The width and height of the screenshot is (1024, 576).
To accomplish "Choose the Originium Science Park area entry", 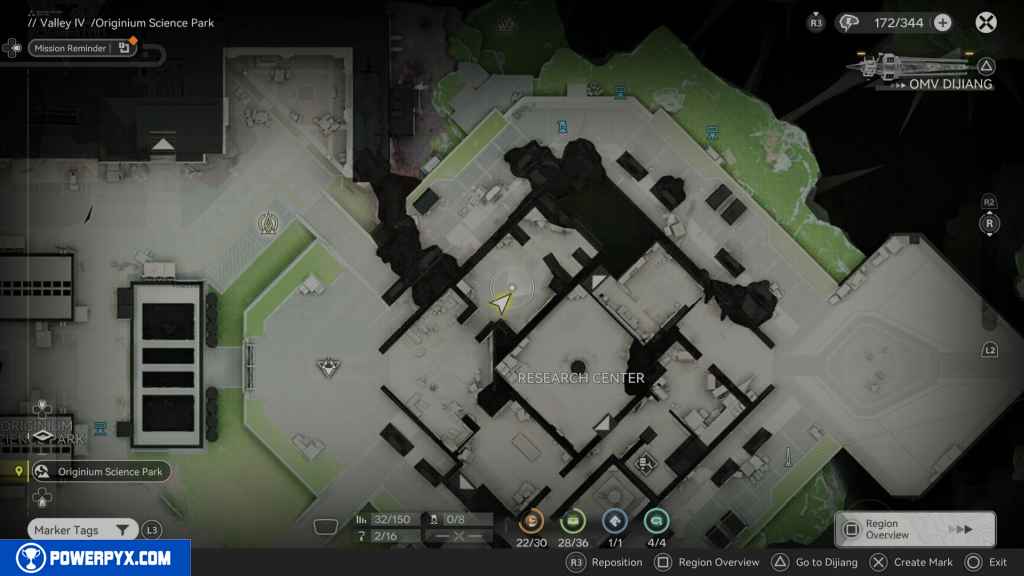I will [100, 472].
